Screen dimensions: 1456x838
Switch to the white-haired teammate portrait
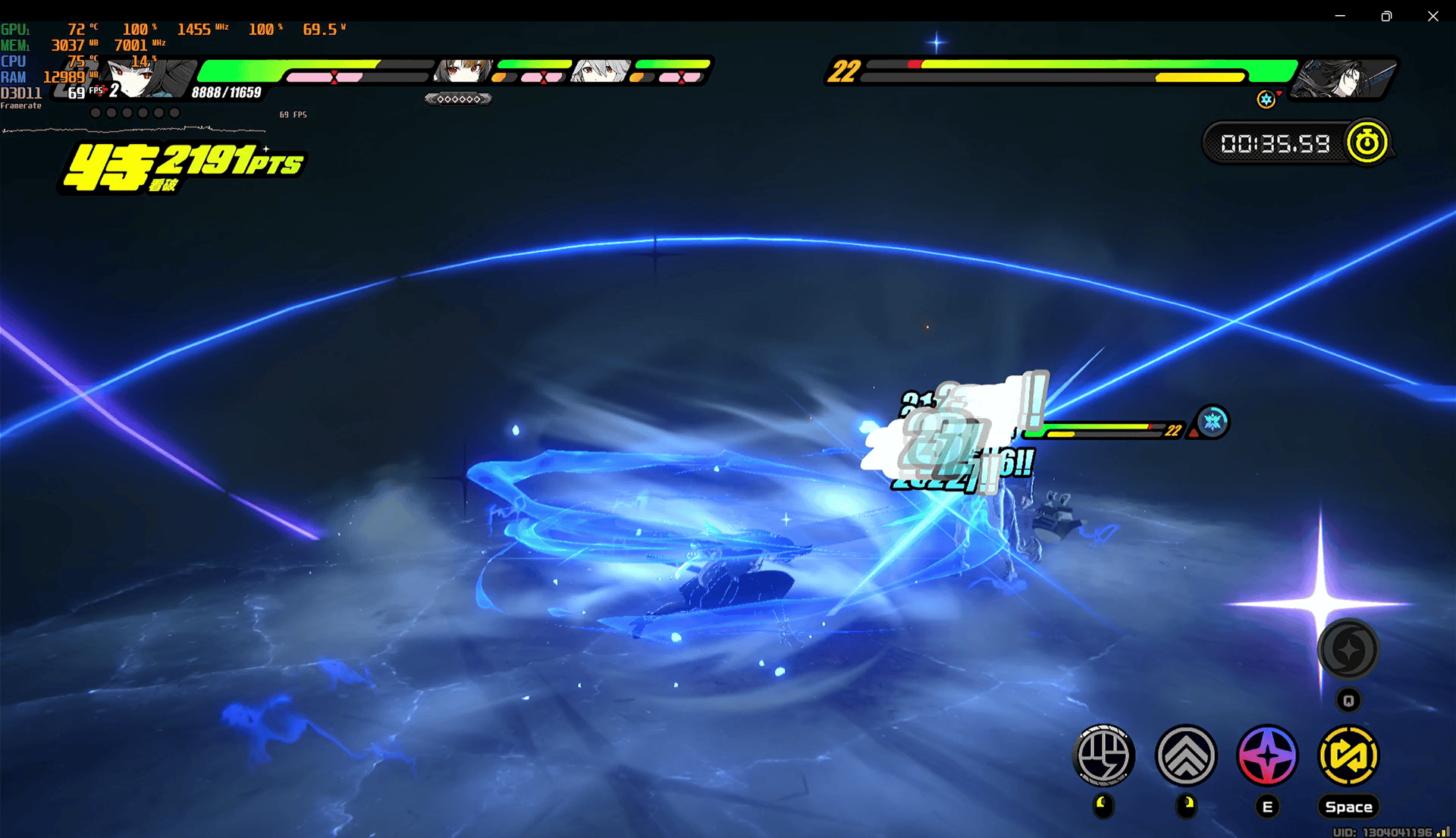click(x=601, y=71)
